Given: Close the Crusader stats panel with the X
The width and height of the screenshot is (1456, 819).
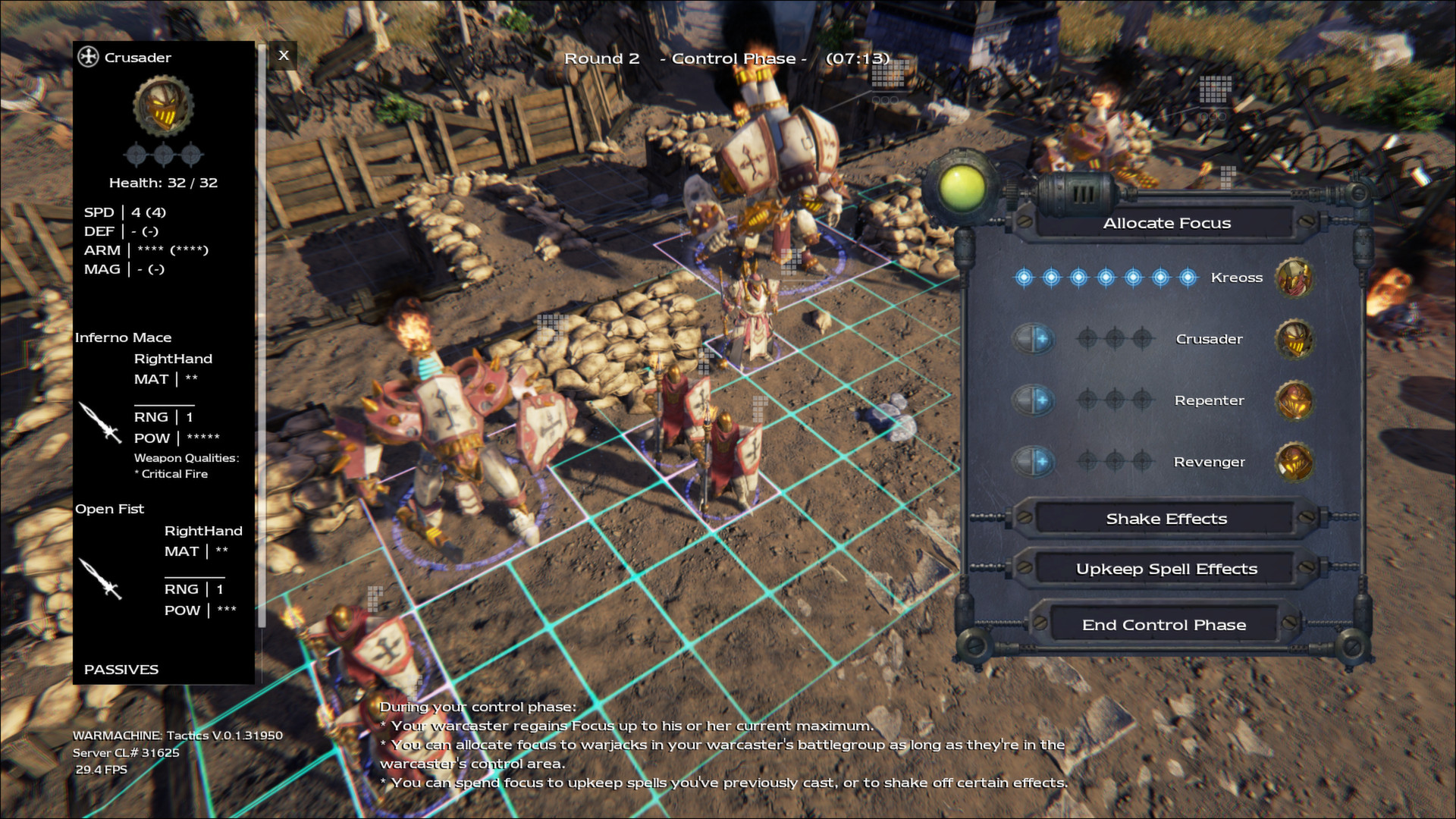Looking at the screenshot, I should click(284, 55).
